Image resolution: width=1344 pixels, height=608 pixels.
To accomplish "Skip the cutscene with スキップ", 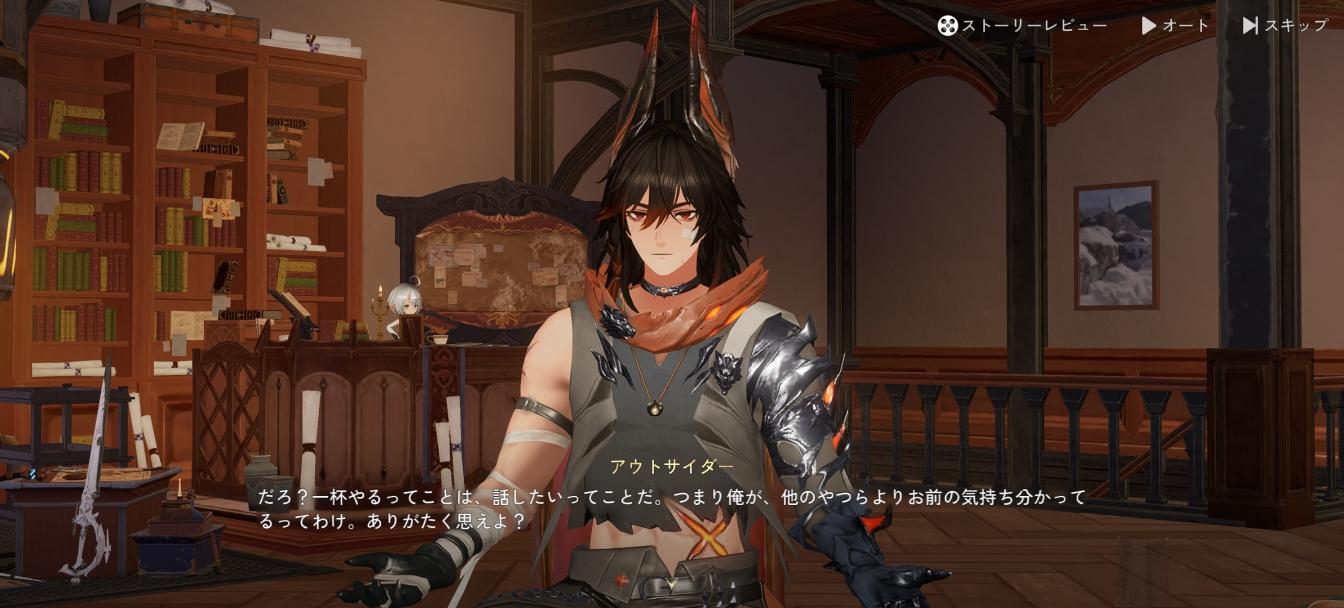I will [1285, 26].
